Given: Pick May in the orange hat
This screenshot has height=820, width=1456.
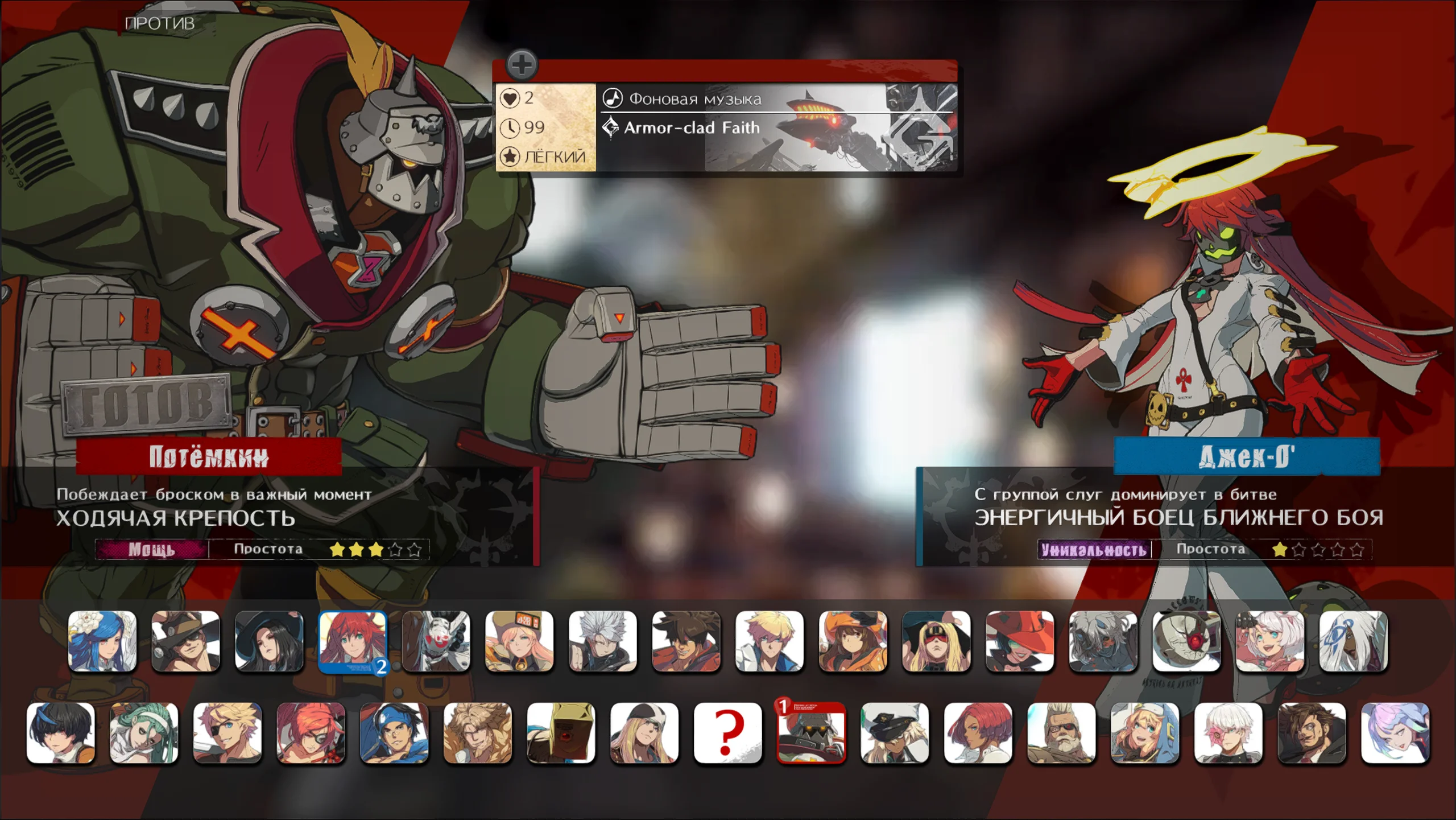Looking at the screenshot, I should (x=853, y=641).
